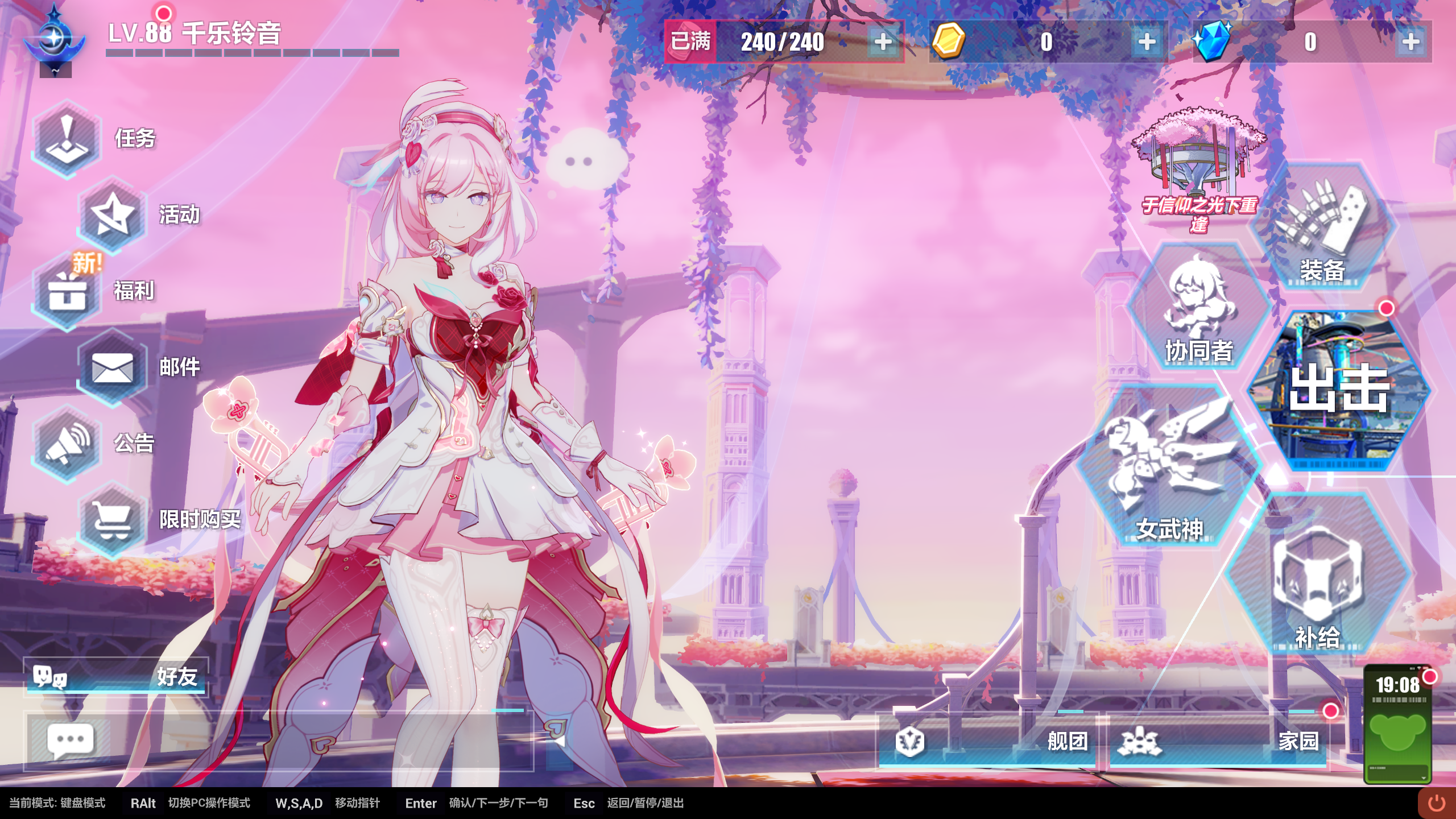Screen dimensions: 1456x819
Task: Open the 活动 events menu
Action: 113,215
